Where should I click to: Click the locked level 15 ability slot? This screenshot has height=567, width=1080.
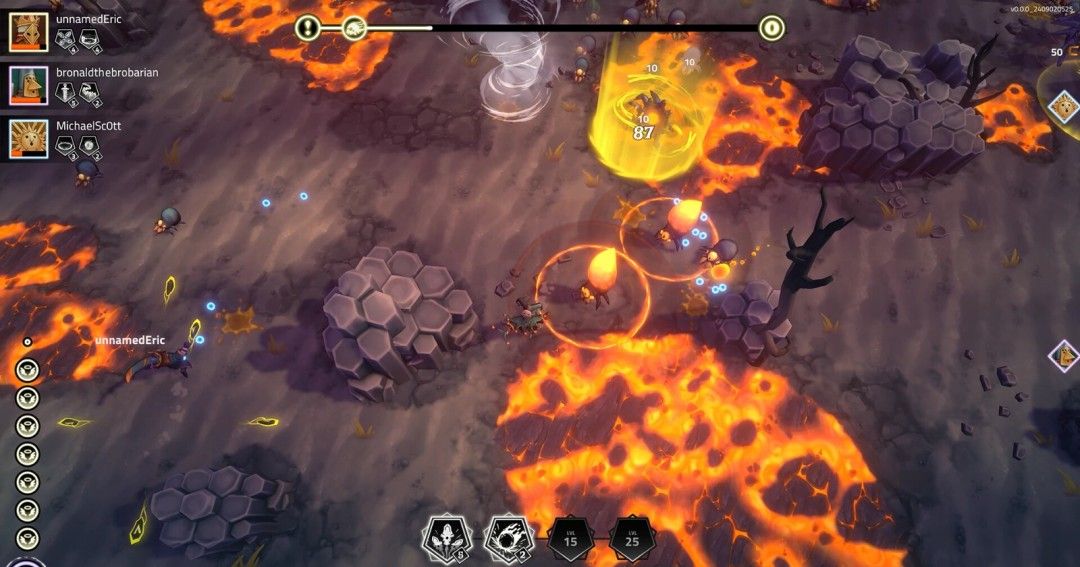tap(571, 540)
